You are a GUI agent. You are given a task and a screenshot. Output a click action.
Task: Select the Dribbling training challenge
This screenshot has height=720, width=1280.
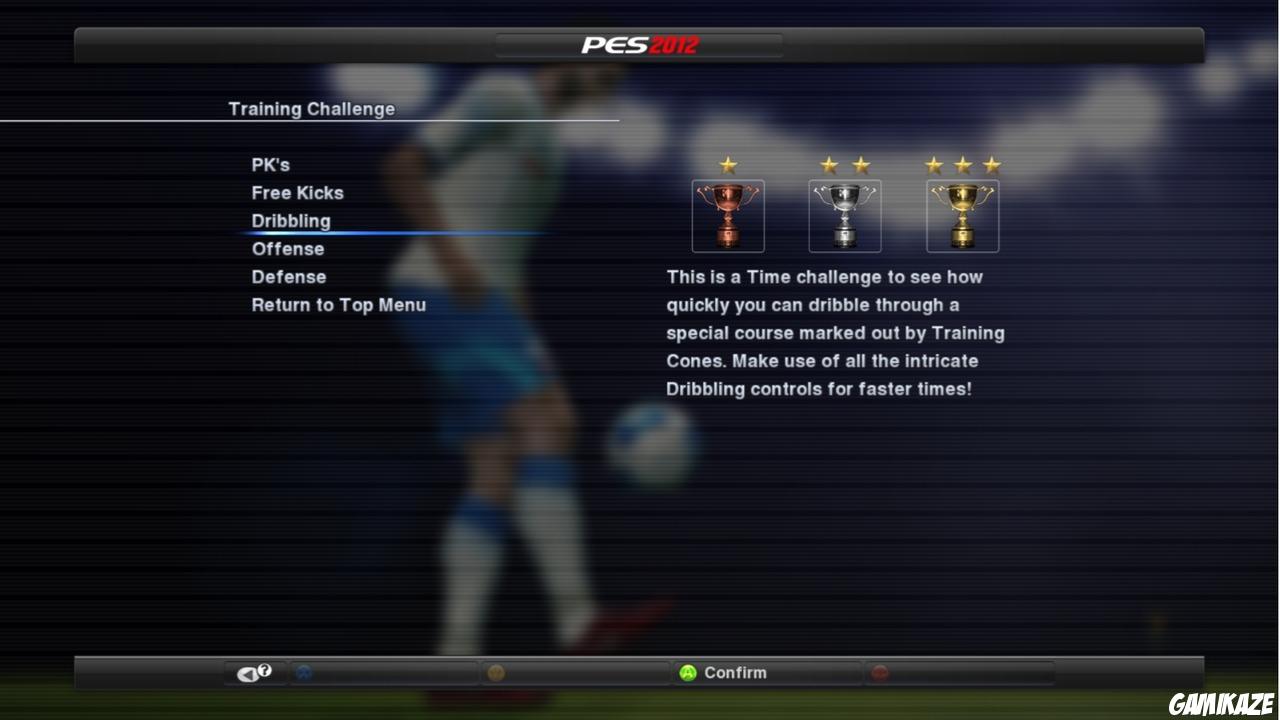(291, 221)
